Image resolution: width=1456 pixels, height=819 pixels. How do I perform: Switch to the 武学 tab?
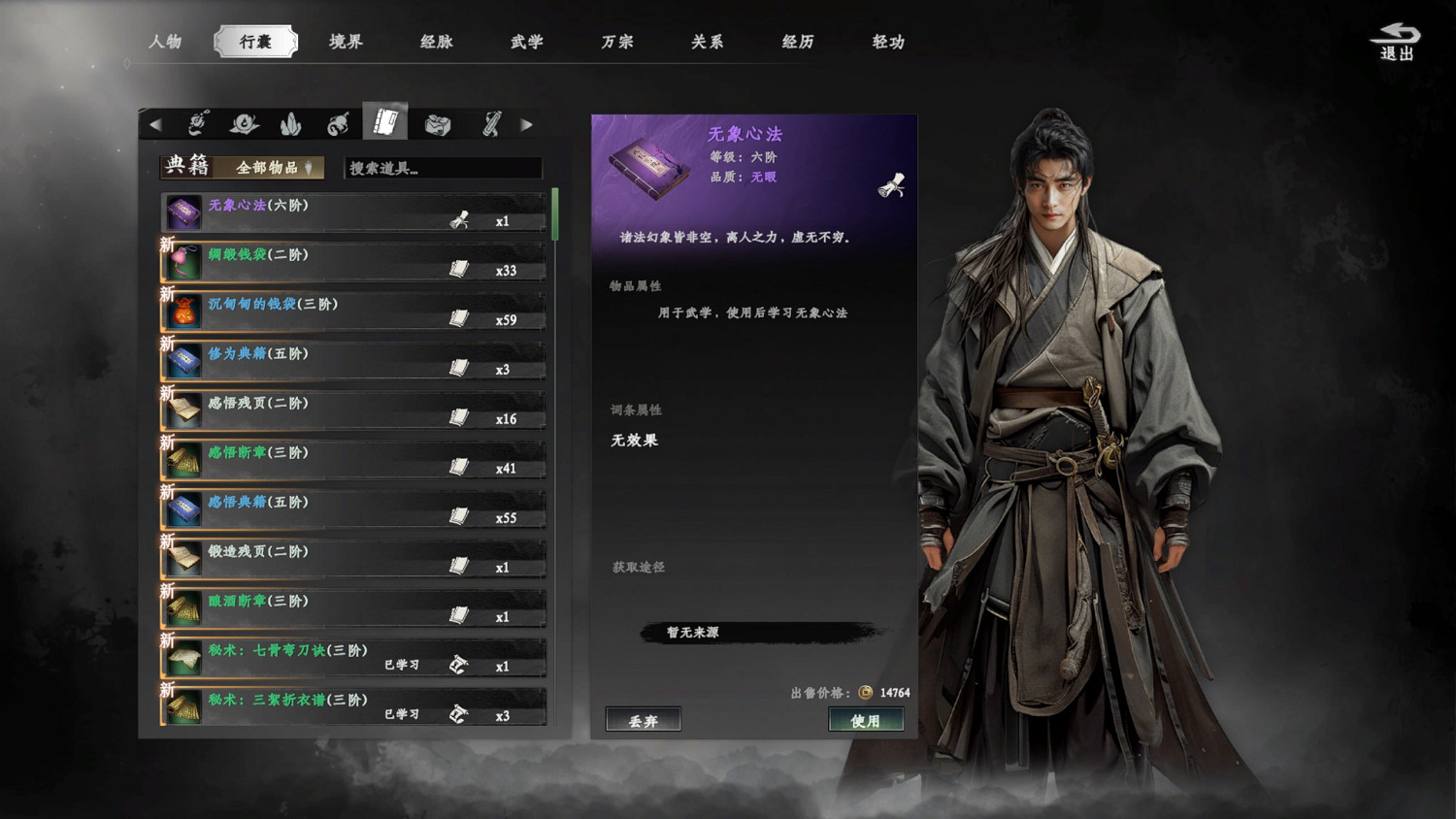(x=524, y=42)
